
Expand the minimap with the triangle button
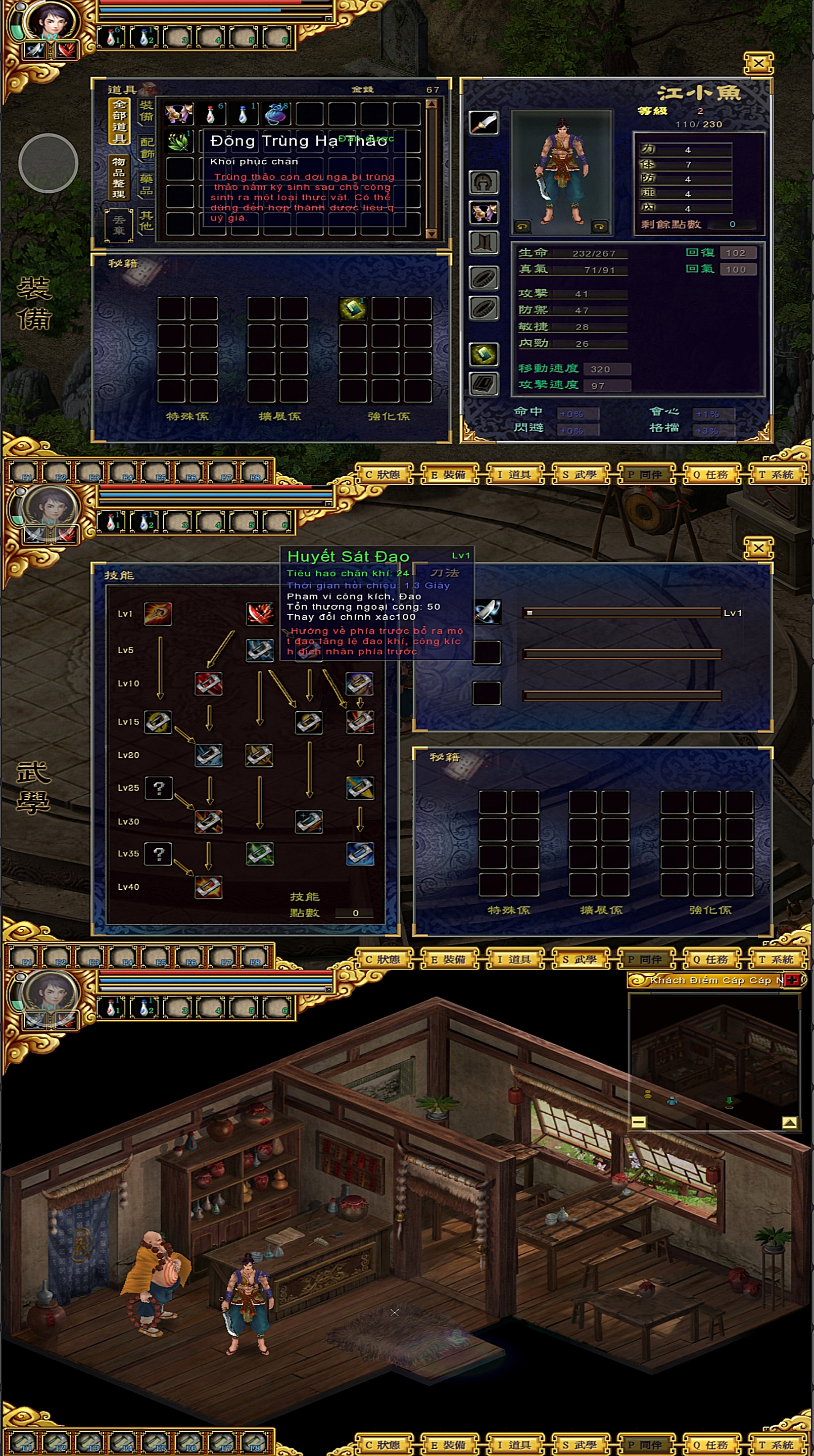pyautogui.click(x=789, y=1122)
